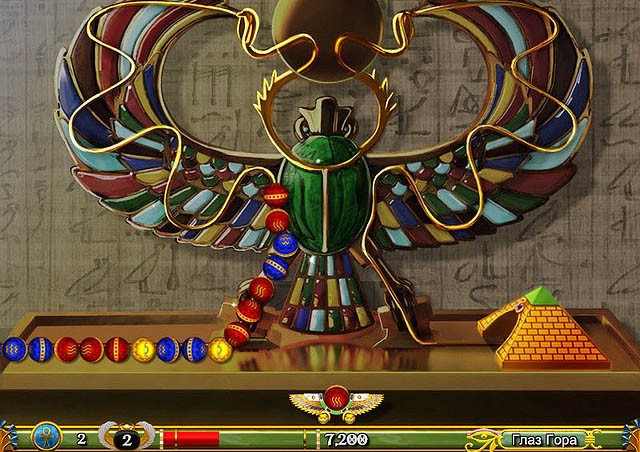This screenshot has width=640, height=452.
Task: Click the Глаз Гора button
Action: pos(540,439)
